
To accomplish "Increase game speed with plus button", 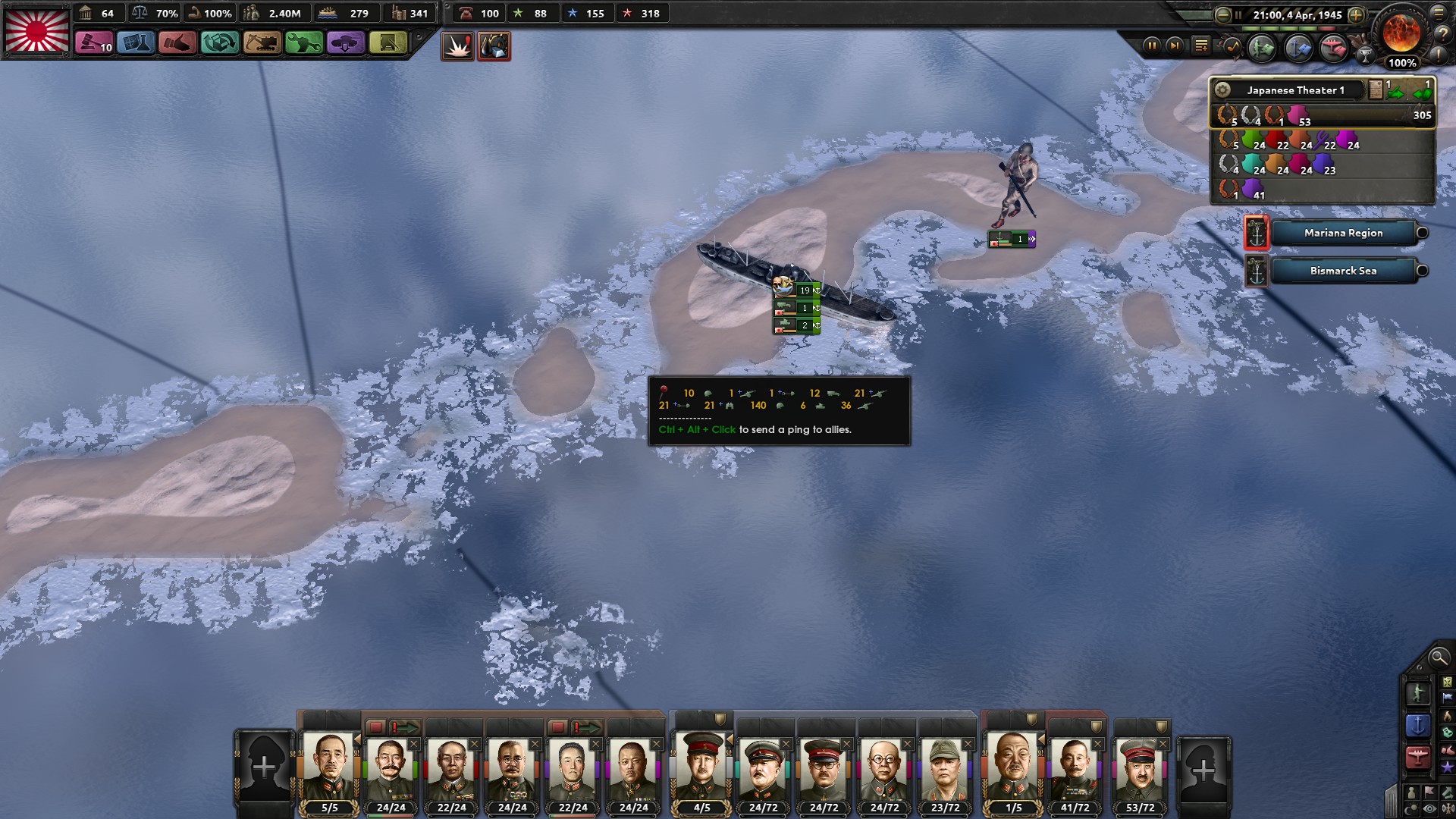I will click(1357, 14).
